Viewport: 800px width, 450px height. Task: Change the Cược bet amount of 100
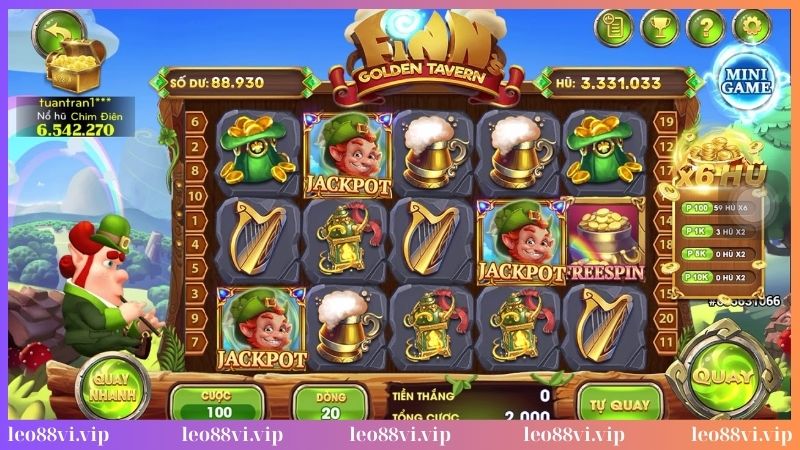(x=217, y=404)
